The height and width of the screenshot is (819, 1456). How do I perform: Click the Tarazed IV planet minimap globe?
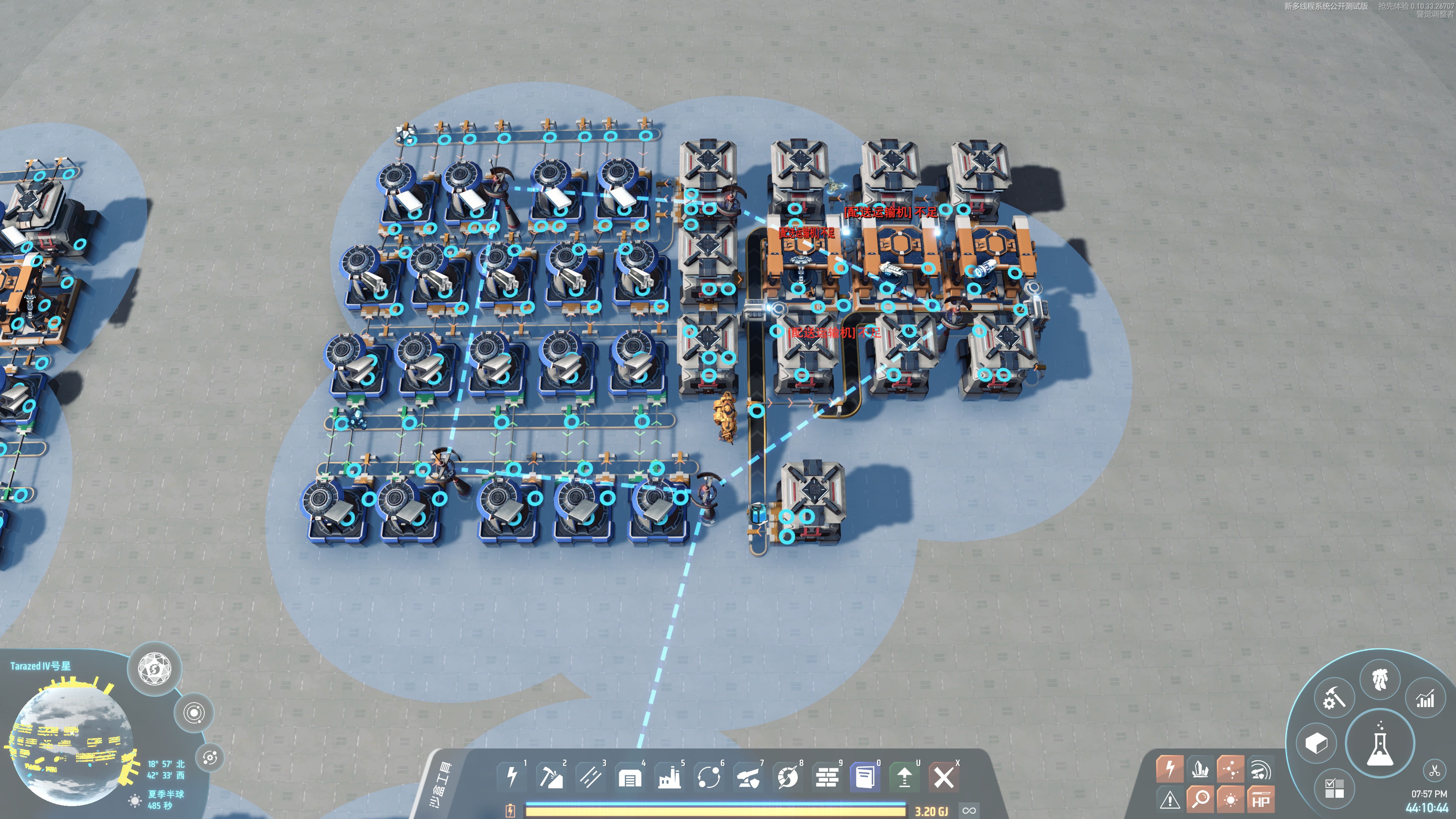click(71, 741)
